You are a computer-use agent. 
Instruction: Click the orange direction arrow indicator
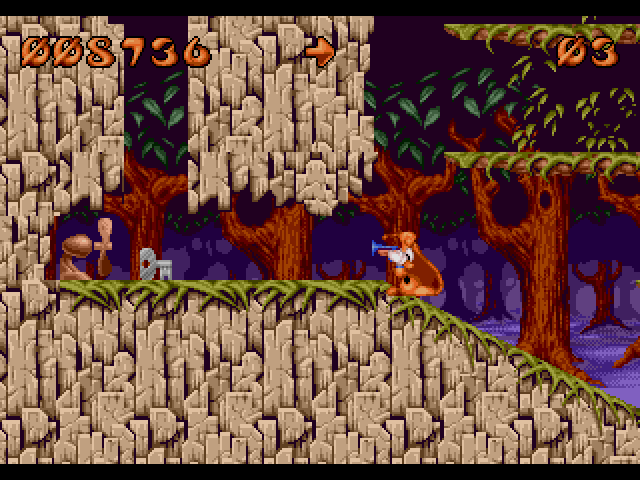[319, 49]
